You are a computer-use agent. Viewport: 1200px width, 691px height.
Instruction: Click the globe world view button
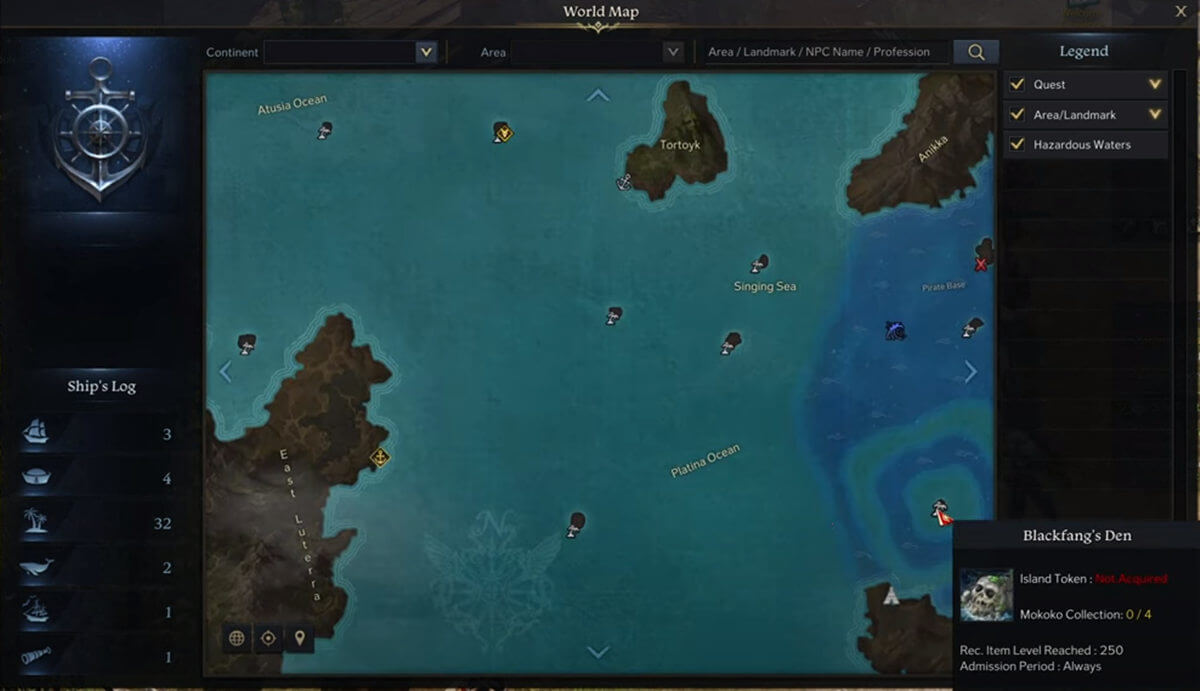237,638
